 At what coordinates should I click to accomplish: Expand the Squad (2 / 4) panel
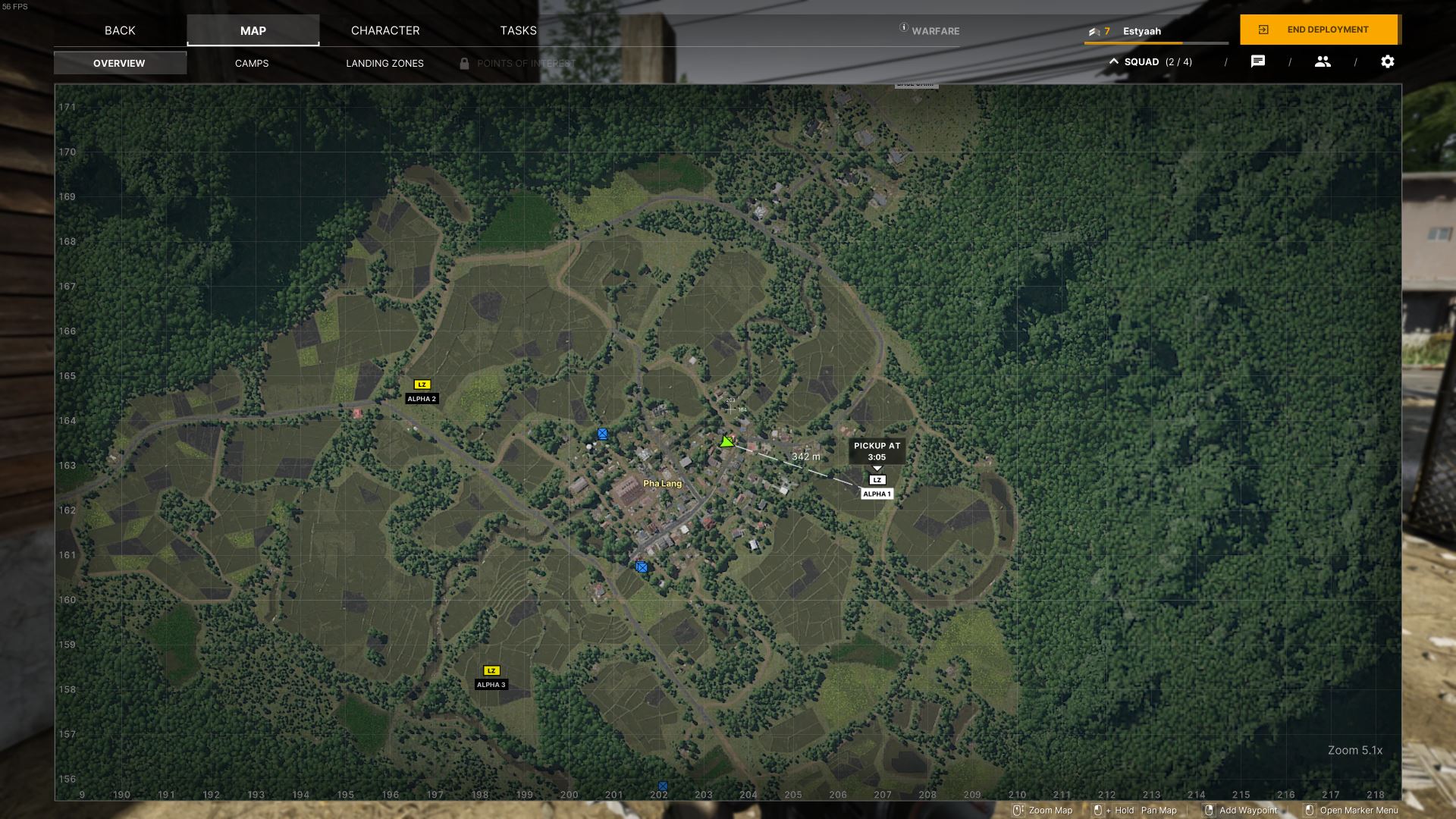click(x=1150, y=61)
